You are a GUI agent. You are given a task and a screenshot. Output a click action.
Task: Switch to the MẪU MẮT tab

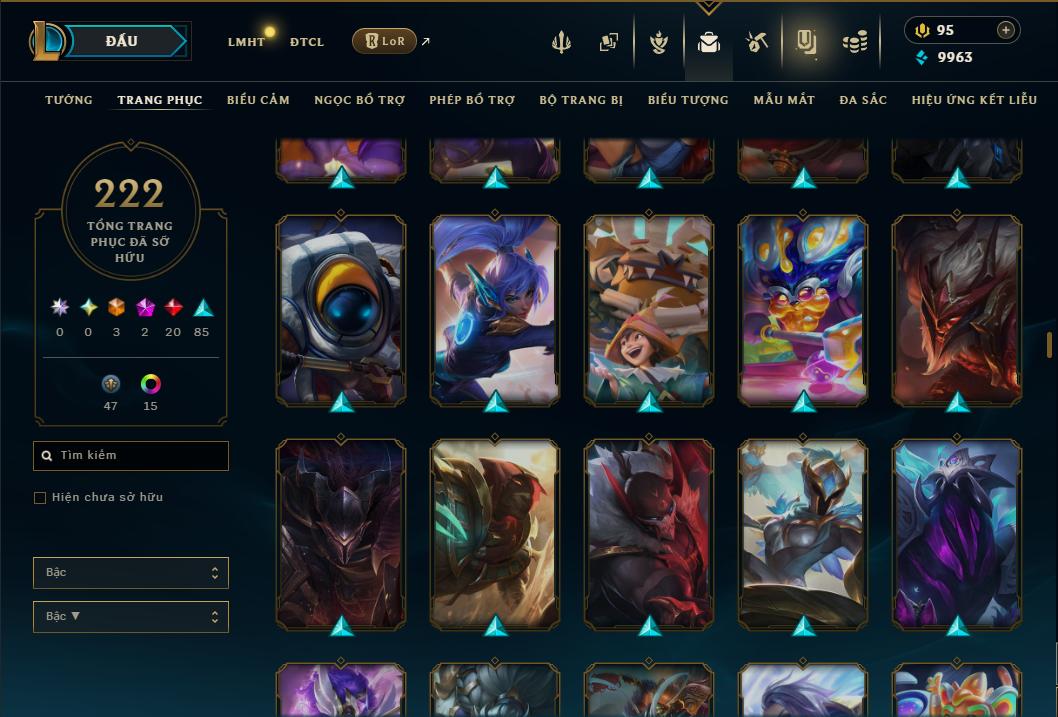784,100
